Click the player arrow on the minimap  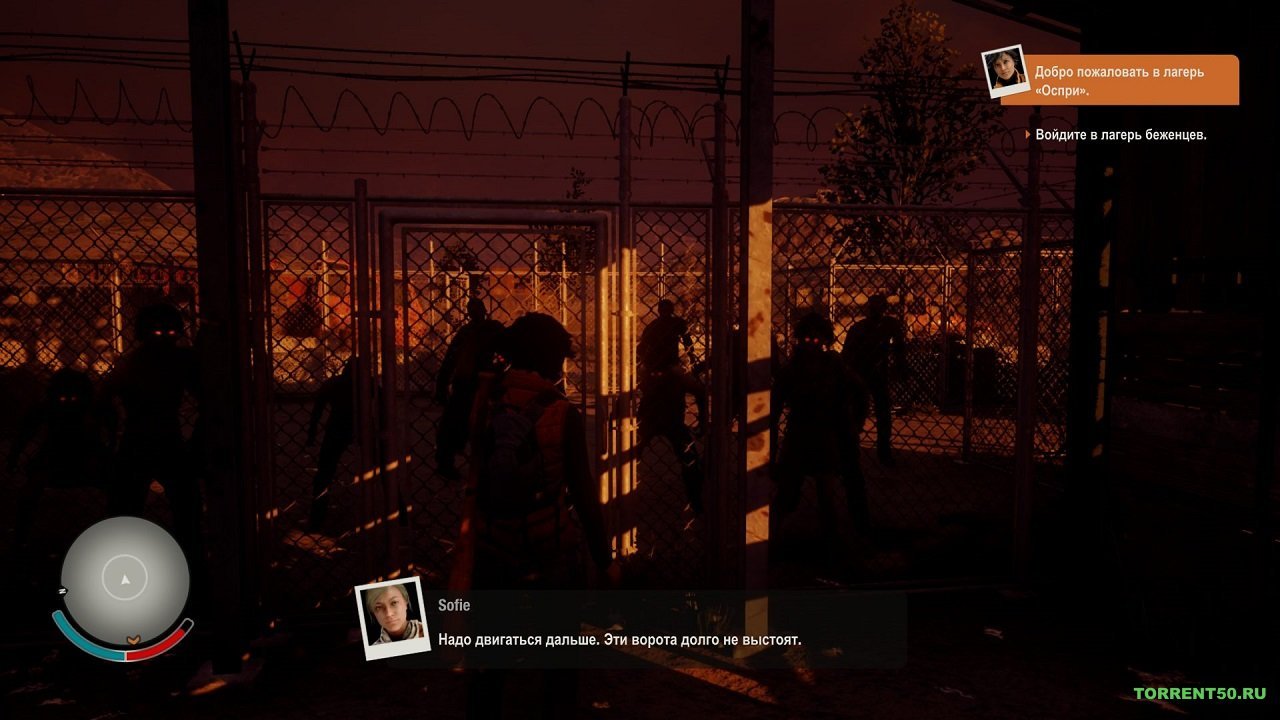[x=124, y=579]
